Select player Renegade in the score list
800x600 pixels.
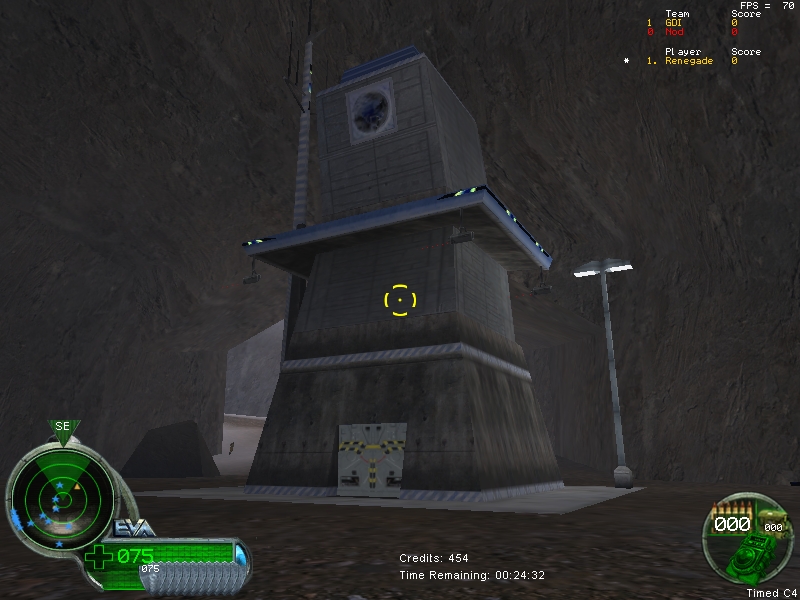(688, 61)
